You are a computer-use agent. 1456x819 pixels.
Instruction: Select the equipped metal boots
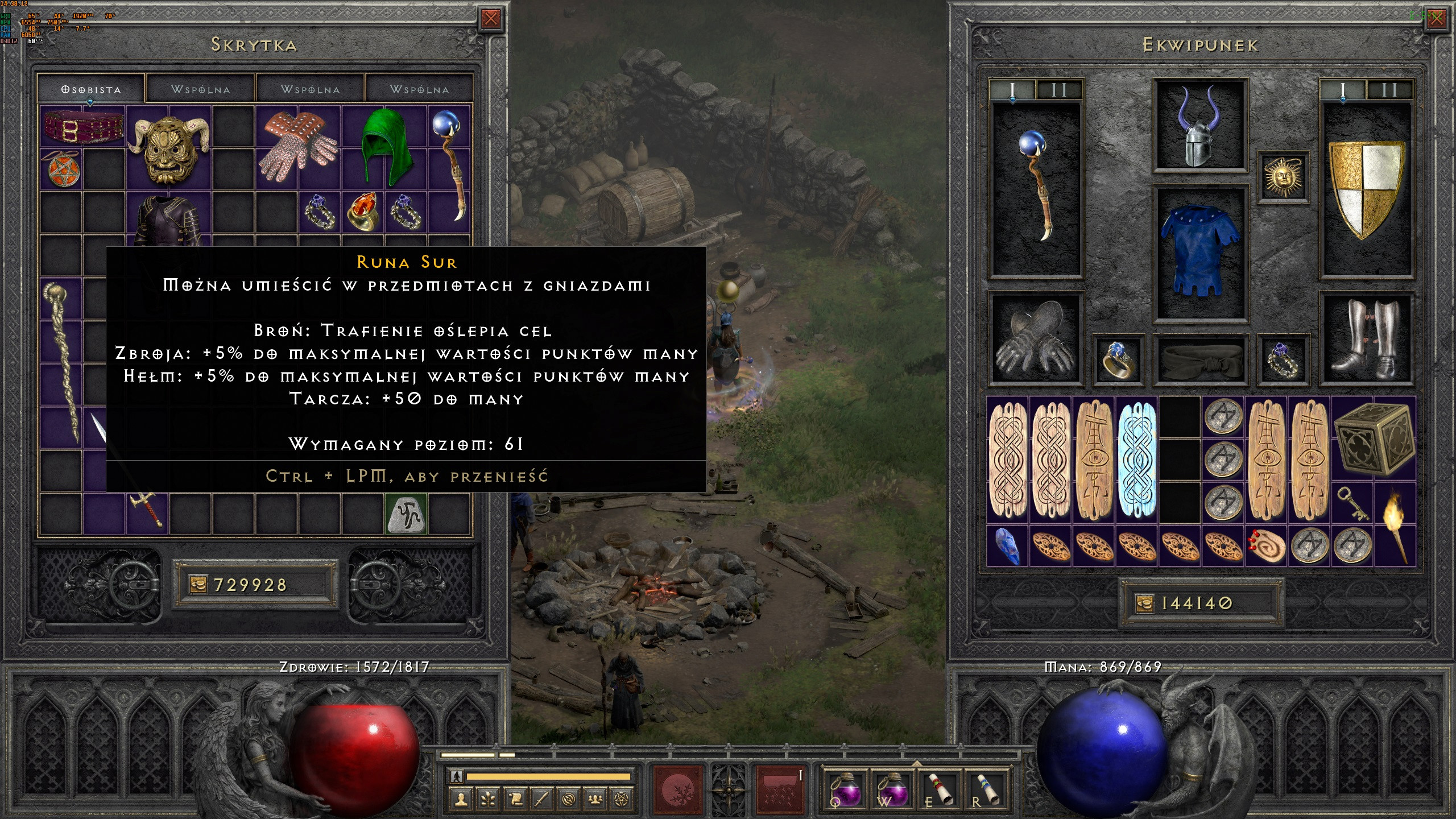coord(1366,339)
